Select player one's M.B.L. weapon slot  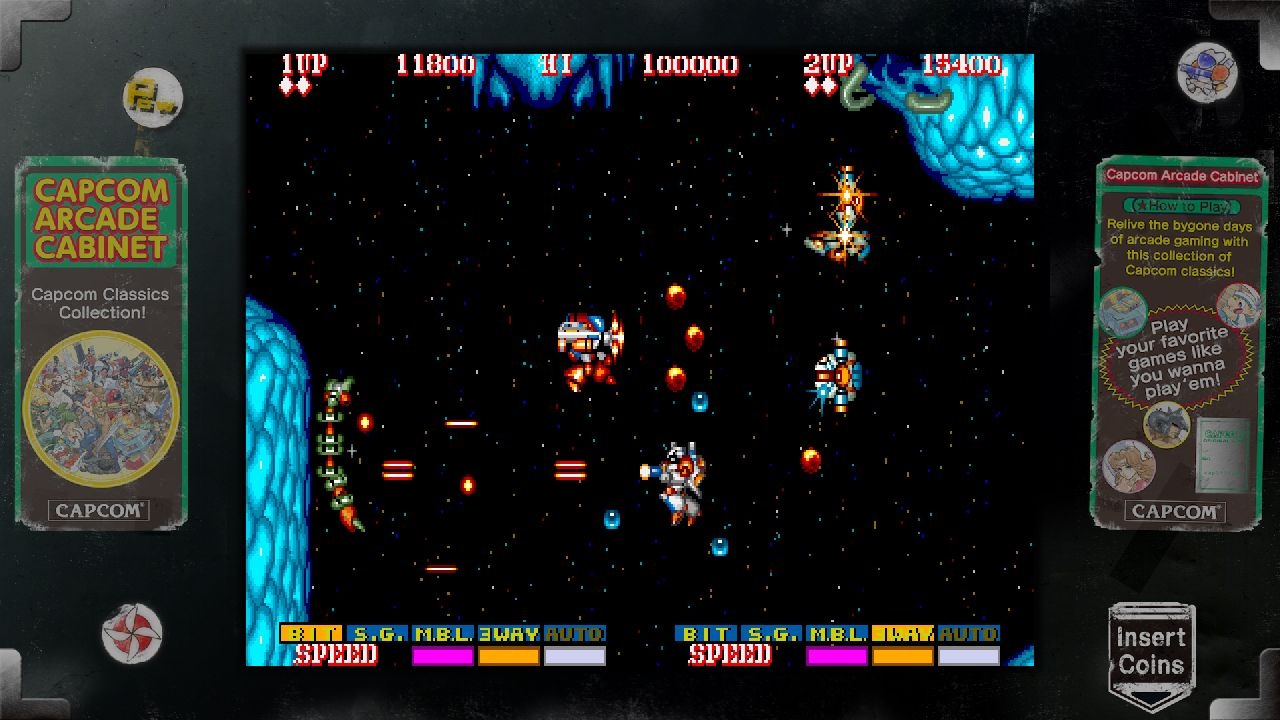[x=443, y=634]
